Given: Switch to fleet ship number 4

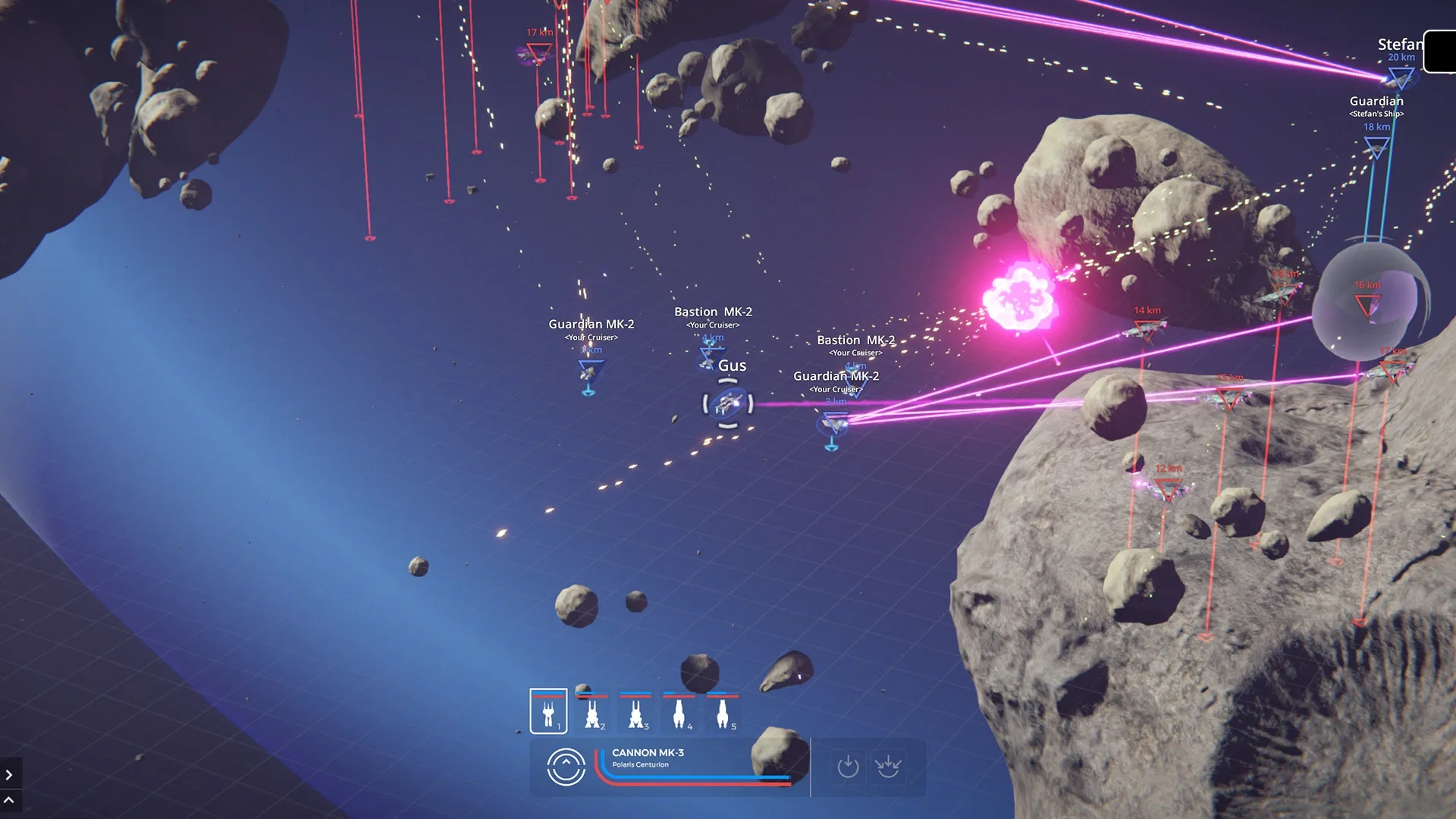Looking at the screenshot, I should [679, 712].
